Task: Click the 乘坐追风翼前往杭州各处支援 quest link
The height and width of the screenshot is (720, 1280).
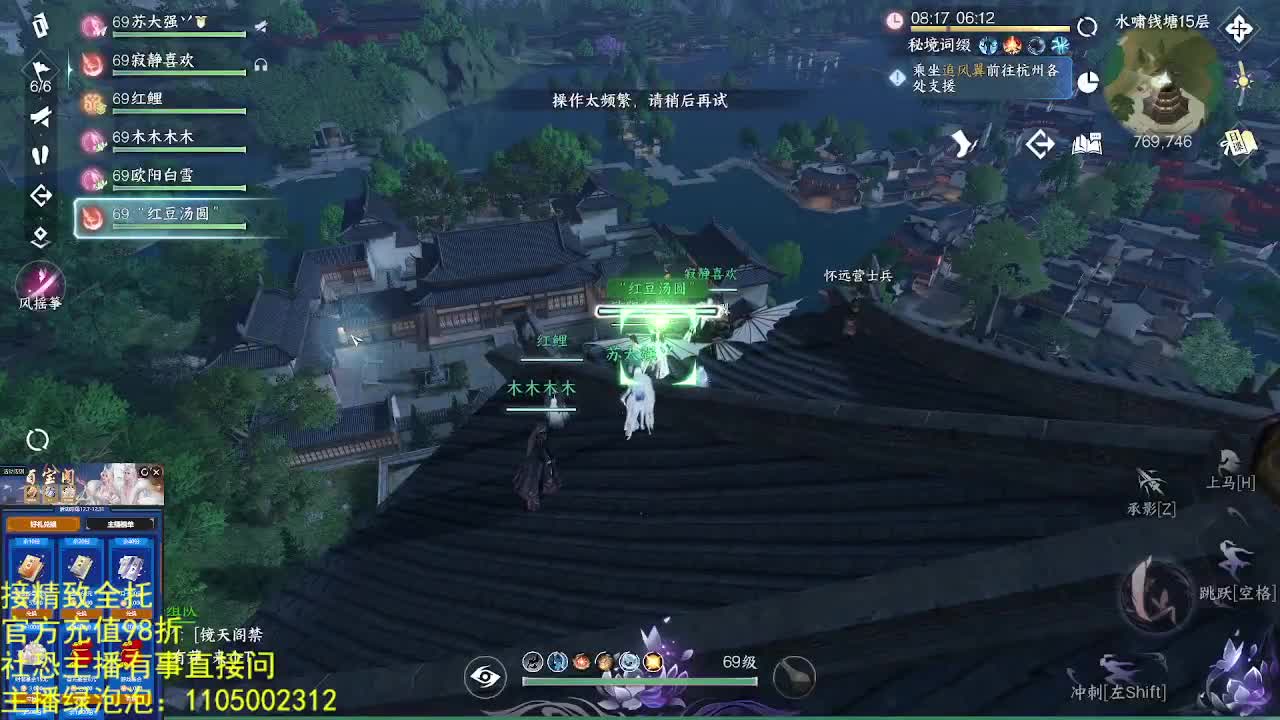Action: click(985, 76)
